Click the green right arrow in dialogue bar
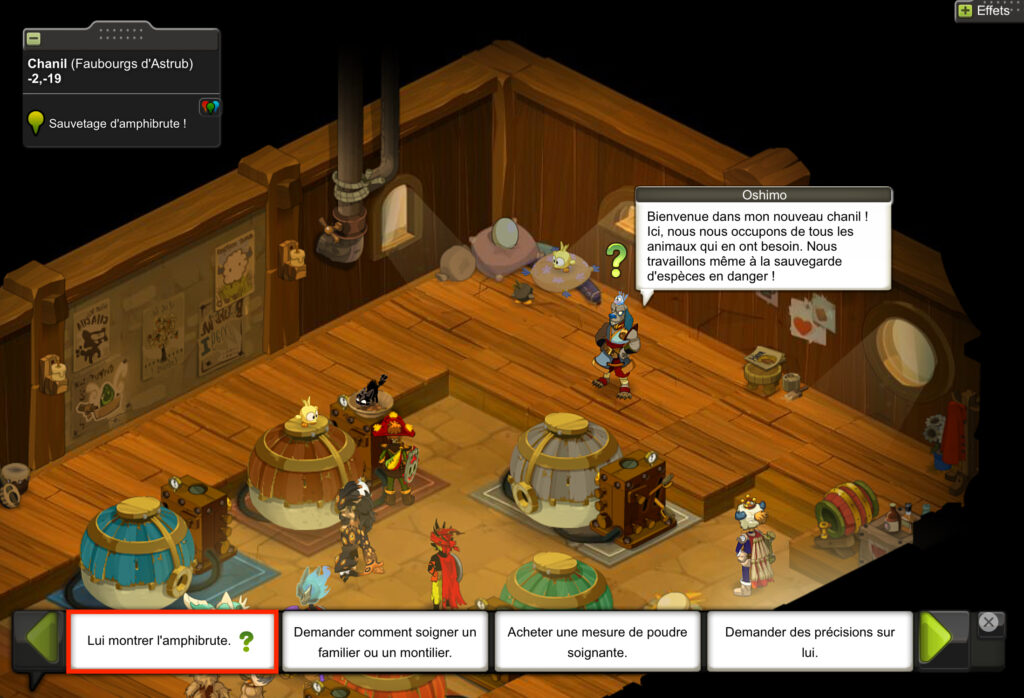Viewport: 1024px width, 698px height. tap(941, 640)
